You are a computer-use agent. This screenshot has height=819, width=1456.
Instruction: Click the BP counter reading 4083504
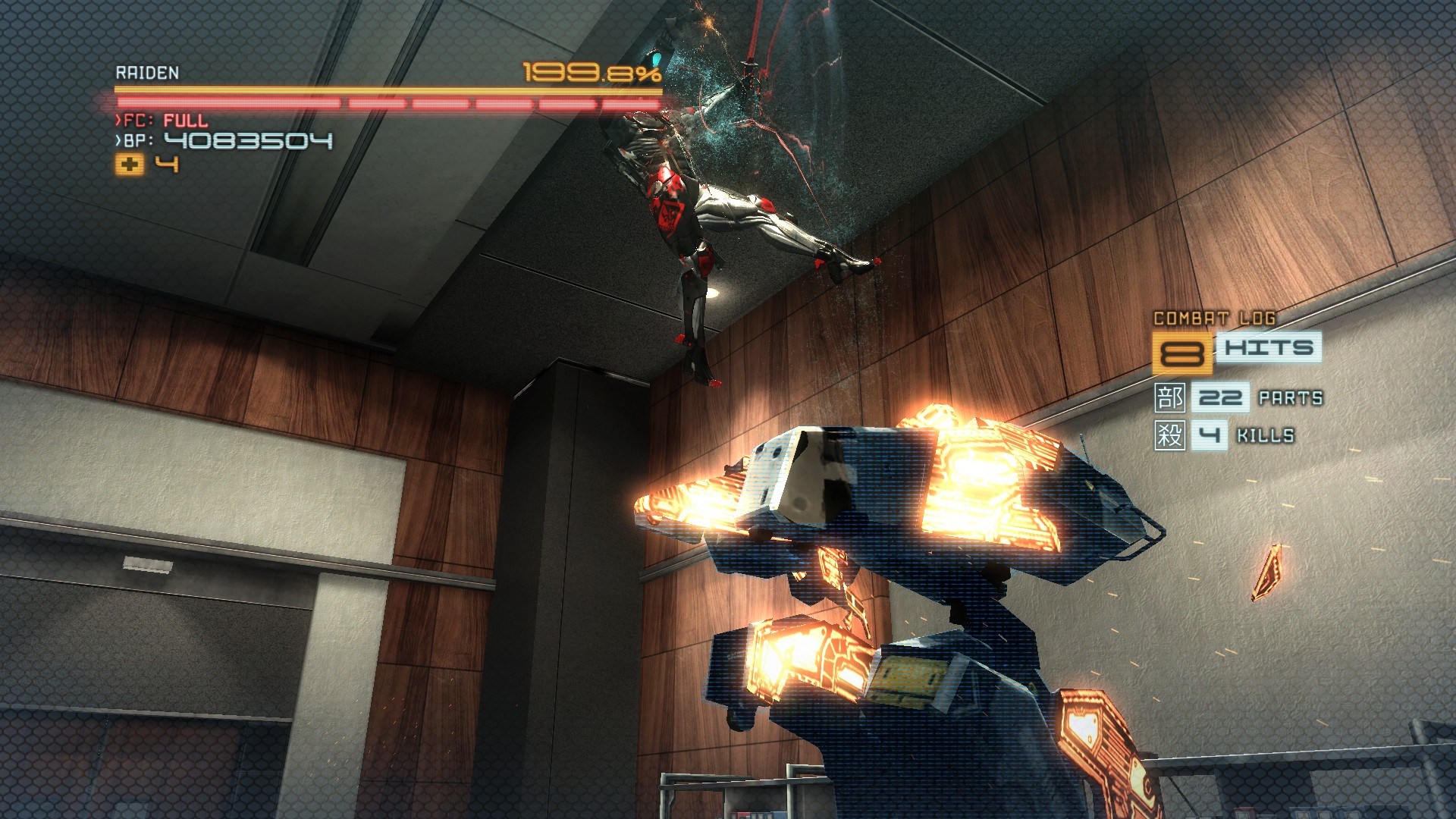pos(250,140)
